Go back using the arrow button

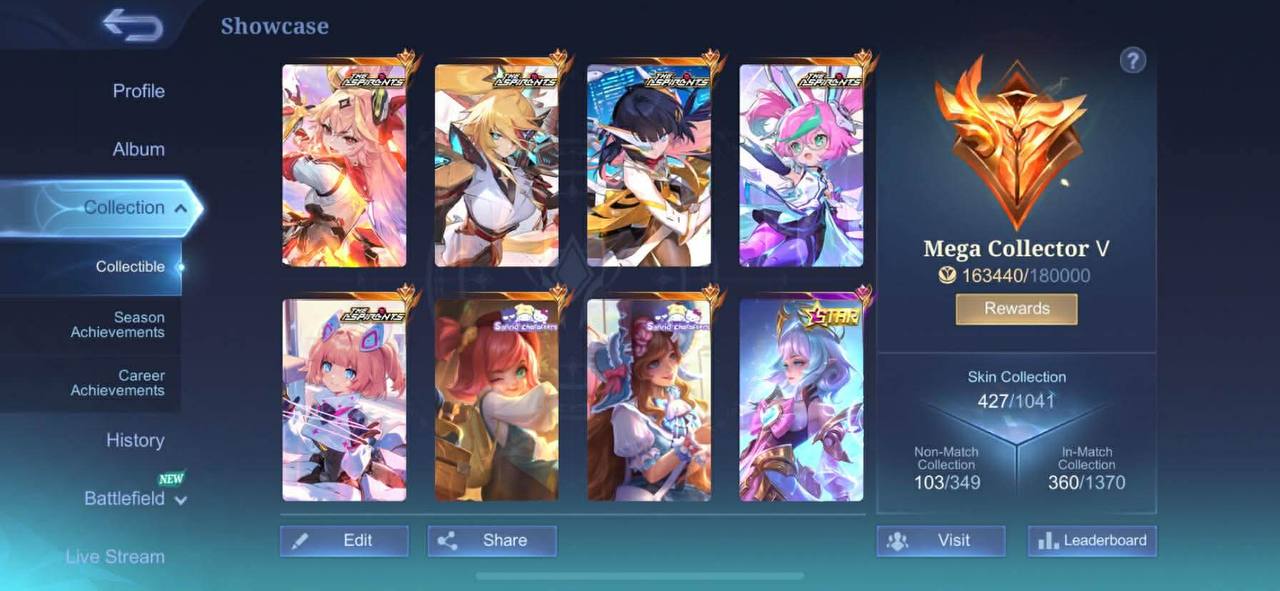click(x=132, y=26)
